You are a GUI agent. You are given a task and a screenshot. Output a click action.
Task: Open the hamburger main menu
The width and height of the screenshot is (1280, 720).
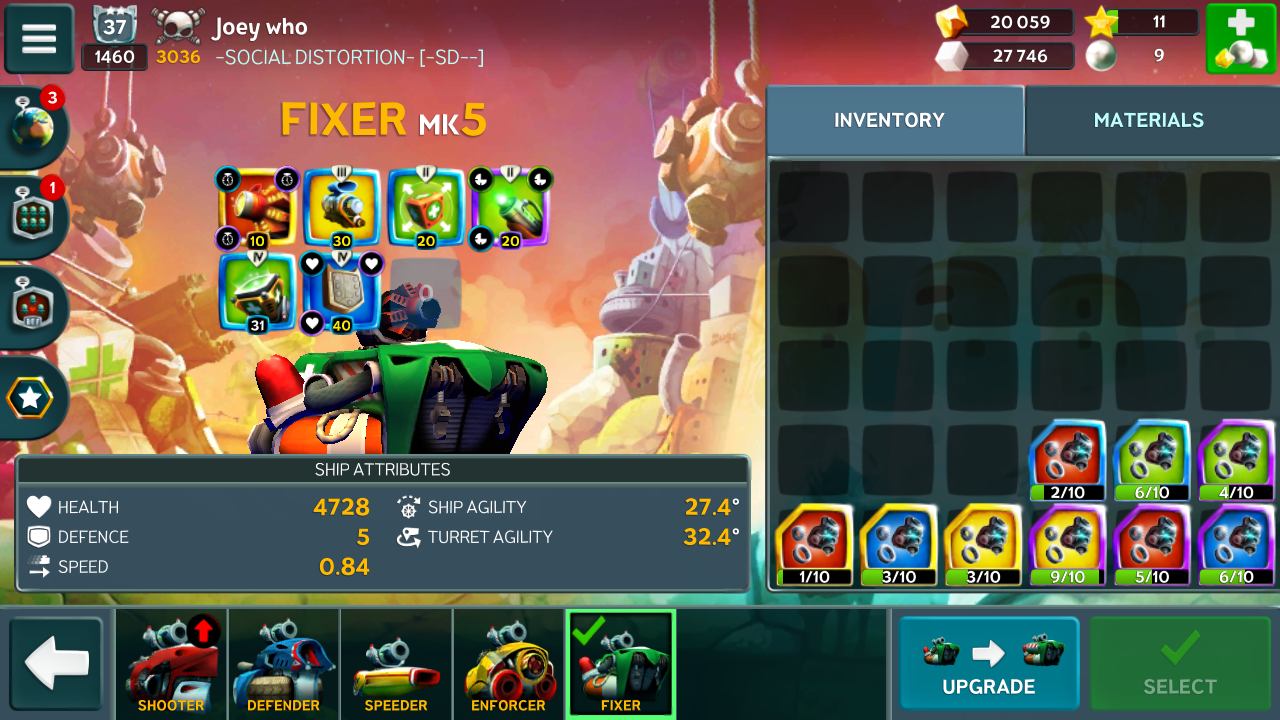39,38
